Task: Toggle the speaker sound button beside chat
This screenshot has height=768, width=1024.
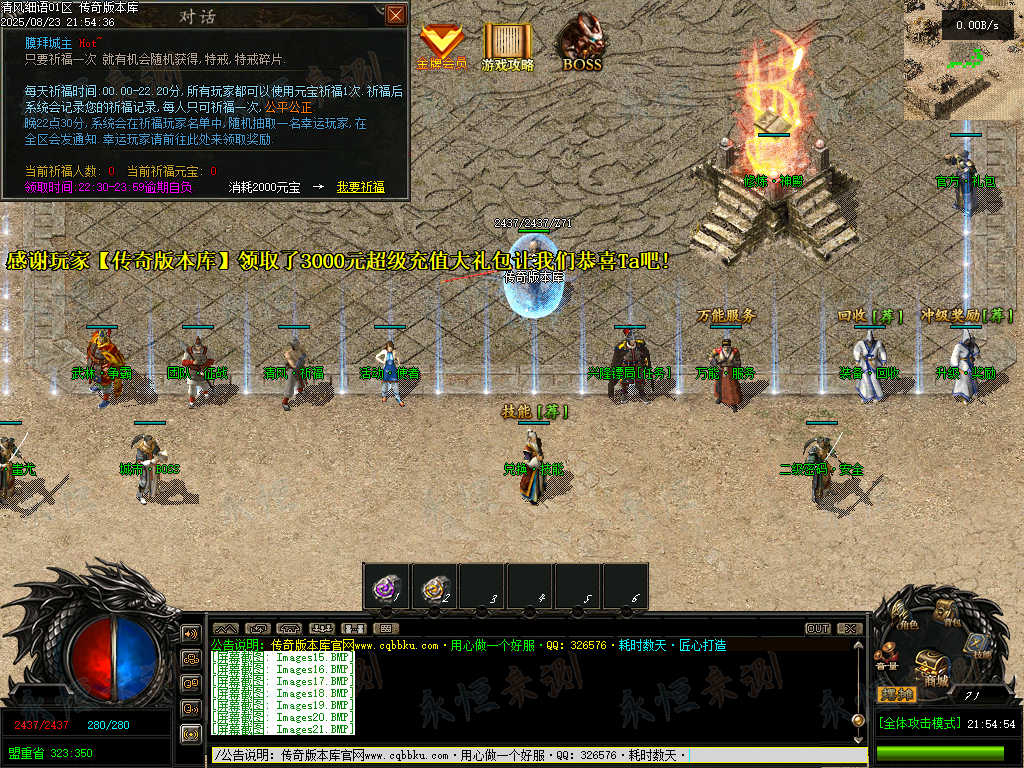Action: pyautogui.click(x=190, y=634)
